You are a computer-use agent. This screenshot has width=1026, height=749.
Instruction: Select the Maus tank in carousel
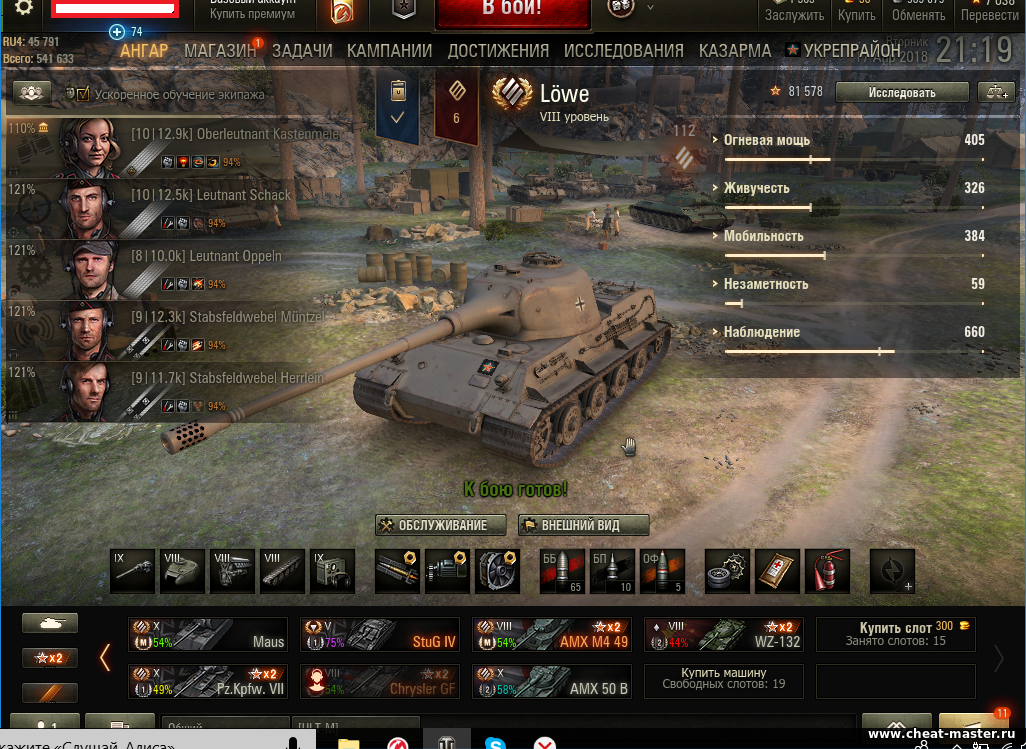pos(208,635)
